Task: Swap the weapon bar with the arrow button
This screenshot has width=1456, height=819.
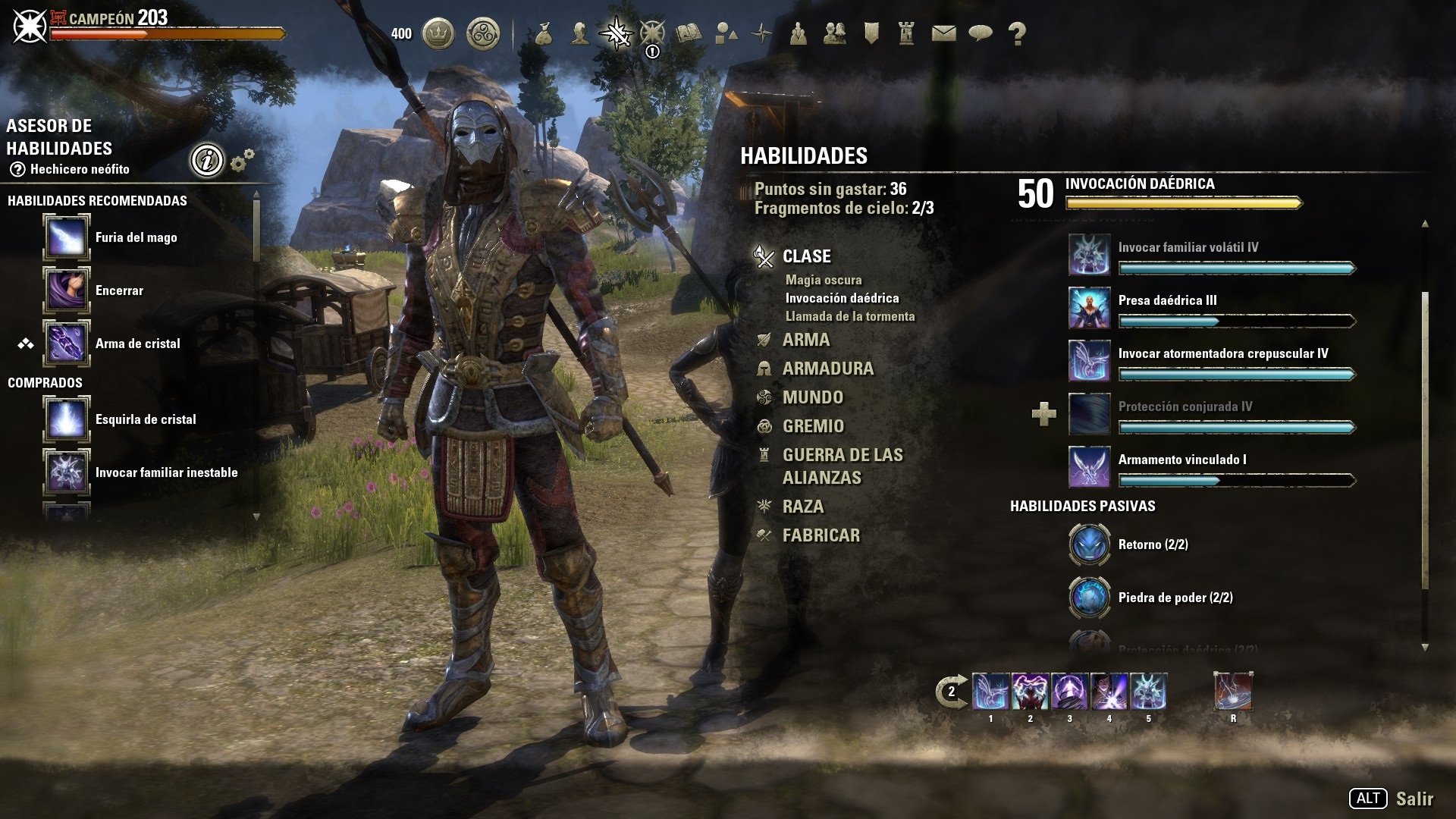Action: [951, 692]
